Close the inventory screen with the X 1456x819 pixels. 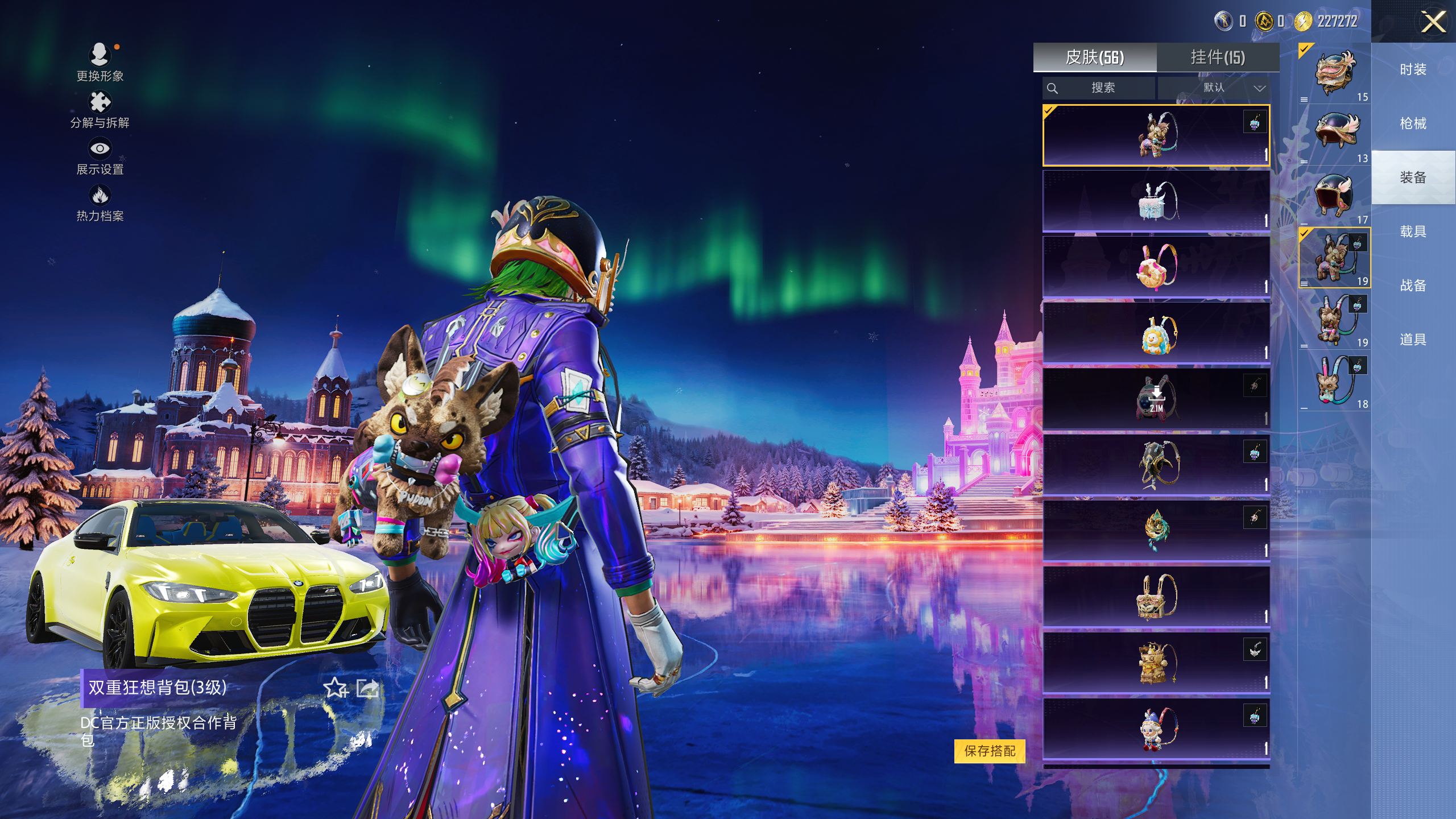[x=1433, y=23]
